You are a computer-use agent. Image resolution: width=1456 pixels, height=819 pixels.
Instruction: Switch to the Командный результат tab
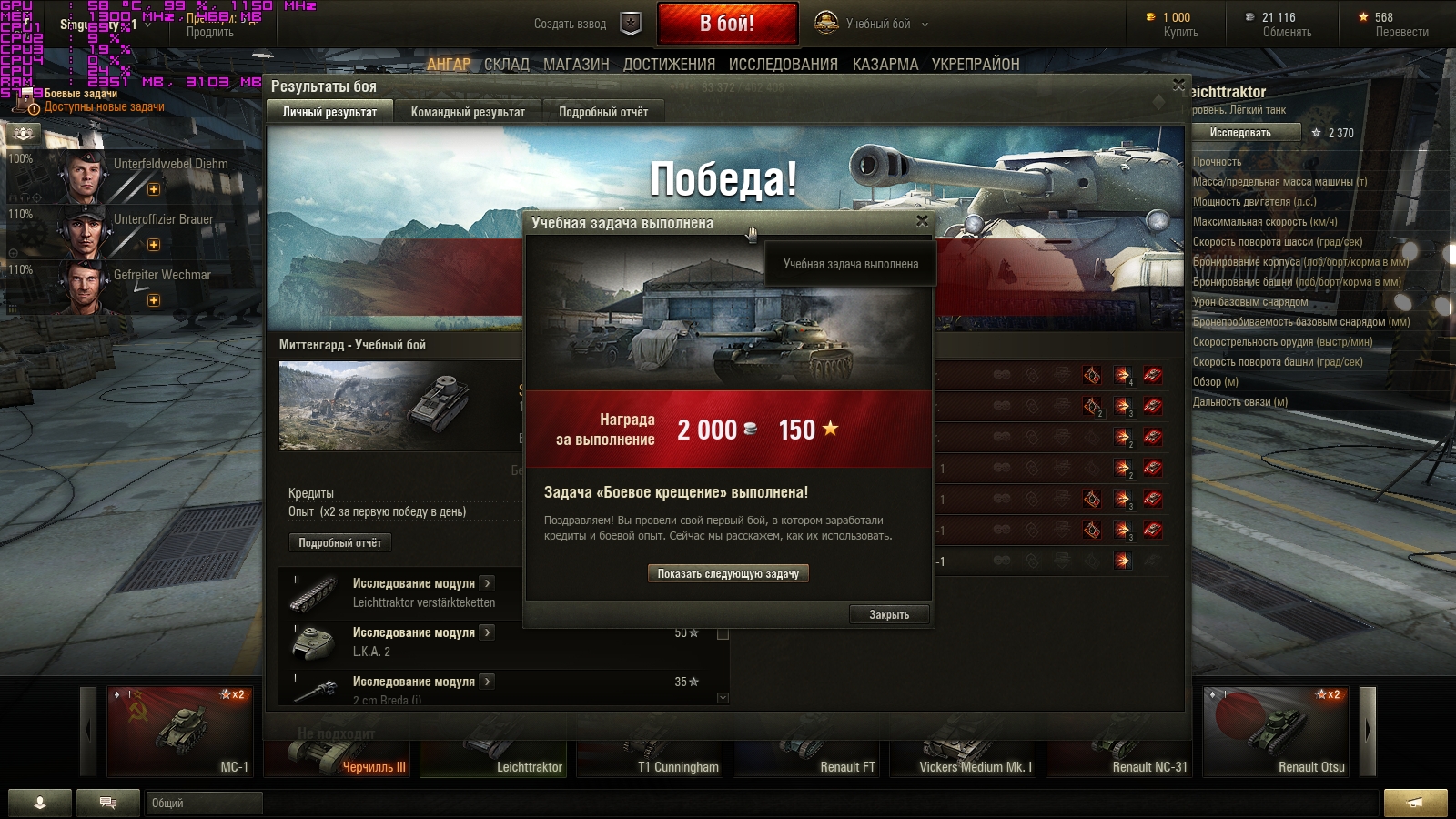468,112
